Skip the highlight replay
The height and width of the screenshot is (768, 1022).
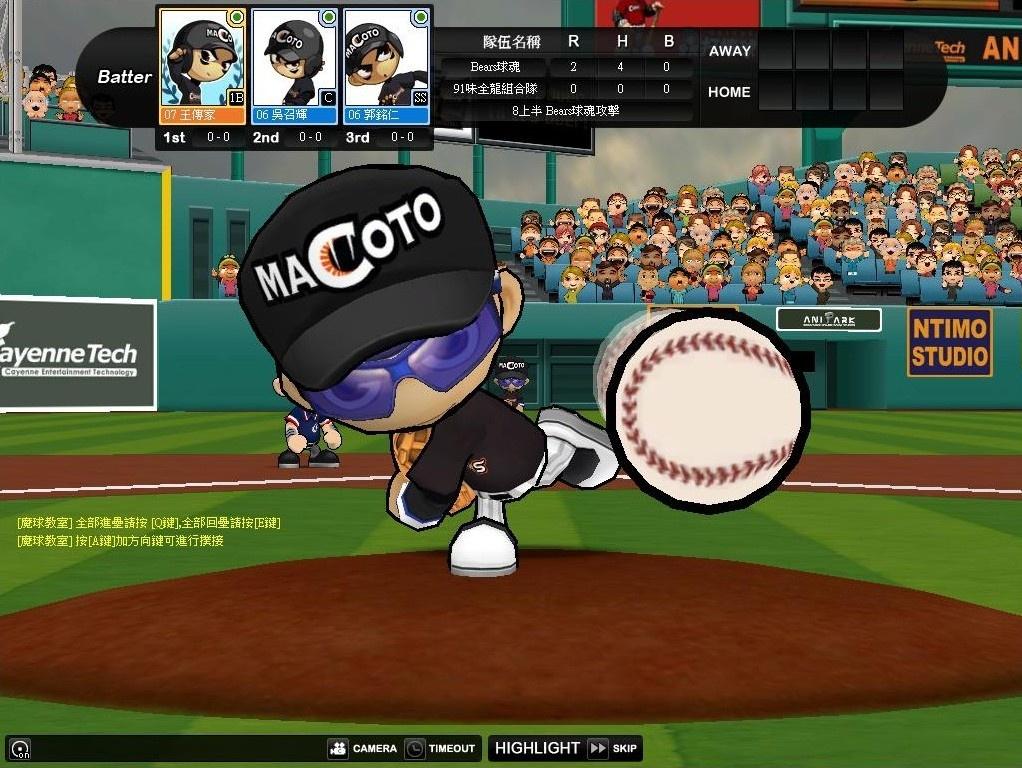point(613,748)
